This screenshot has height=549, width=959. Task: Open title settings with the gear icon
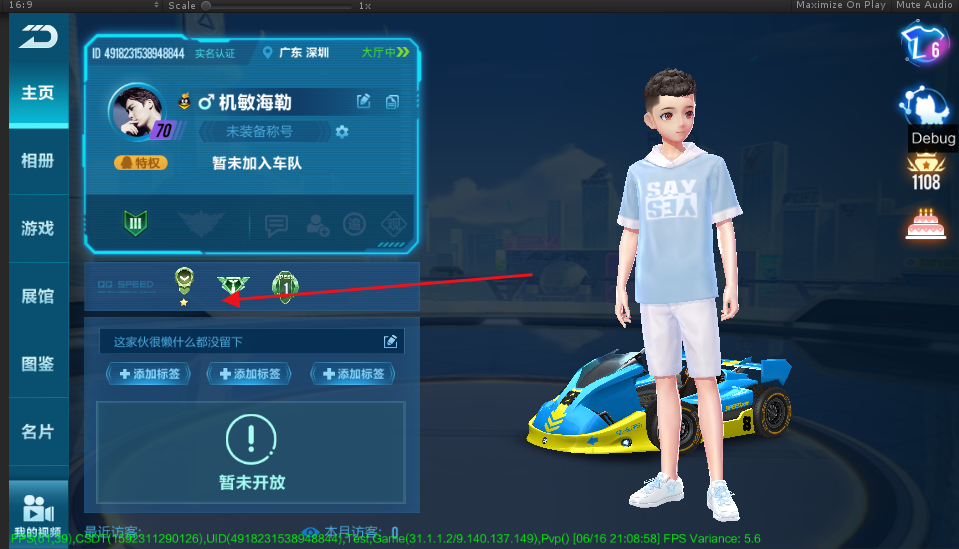click(x=343, y=132)
